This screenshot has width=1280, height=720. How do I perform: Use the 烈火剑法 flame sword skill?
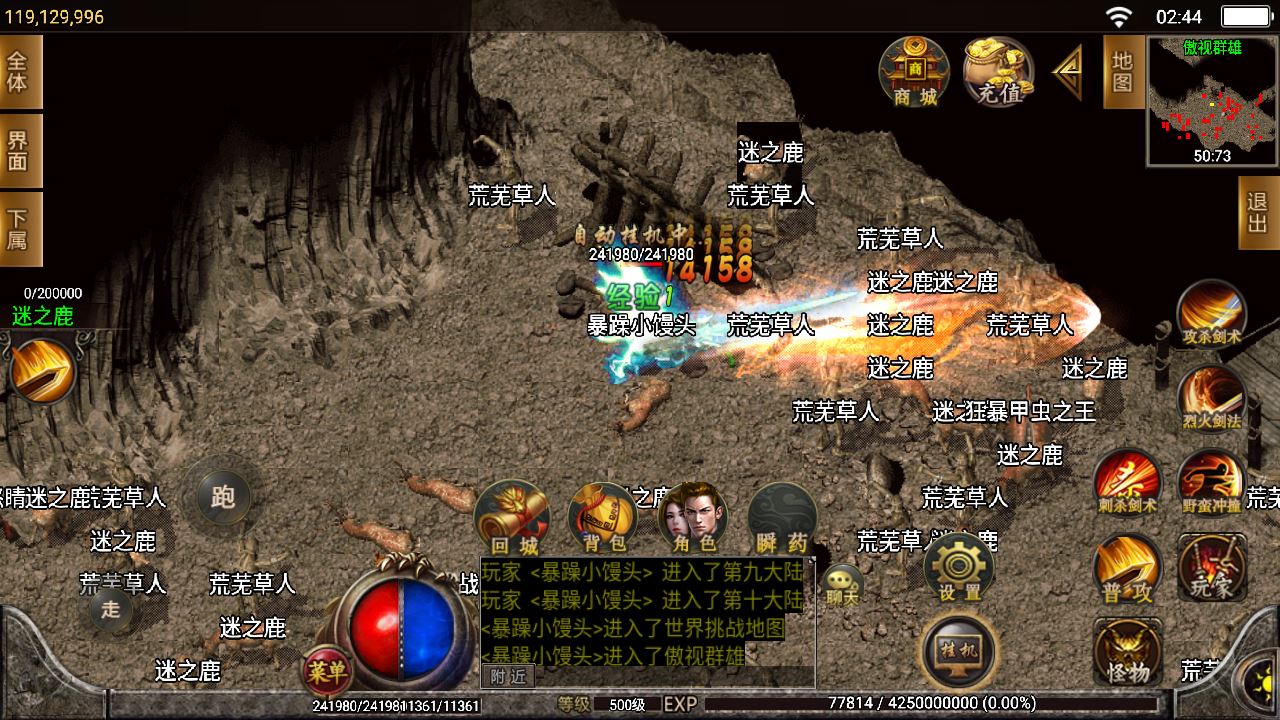click(x=1211, y=399)
